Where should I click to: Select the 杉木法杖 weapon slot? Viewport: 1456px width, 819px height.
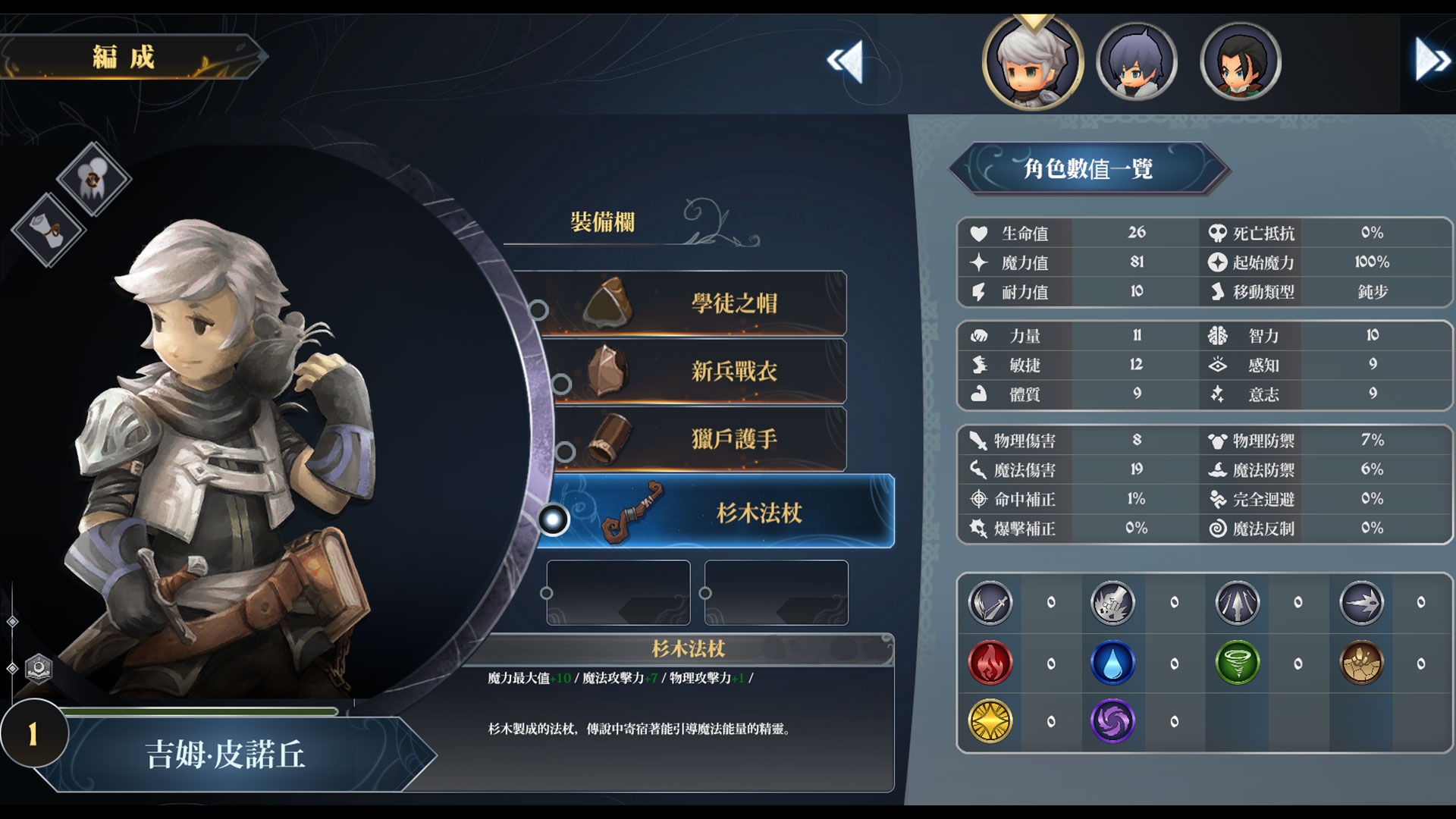720,512
